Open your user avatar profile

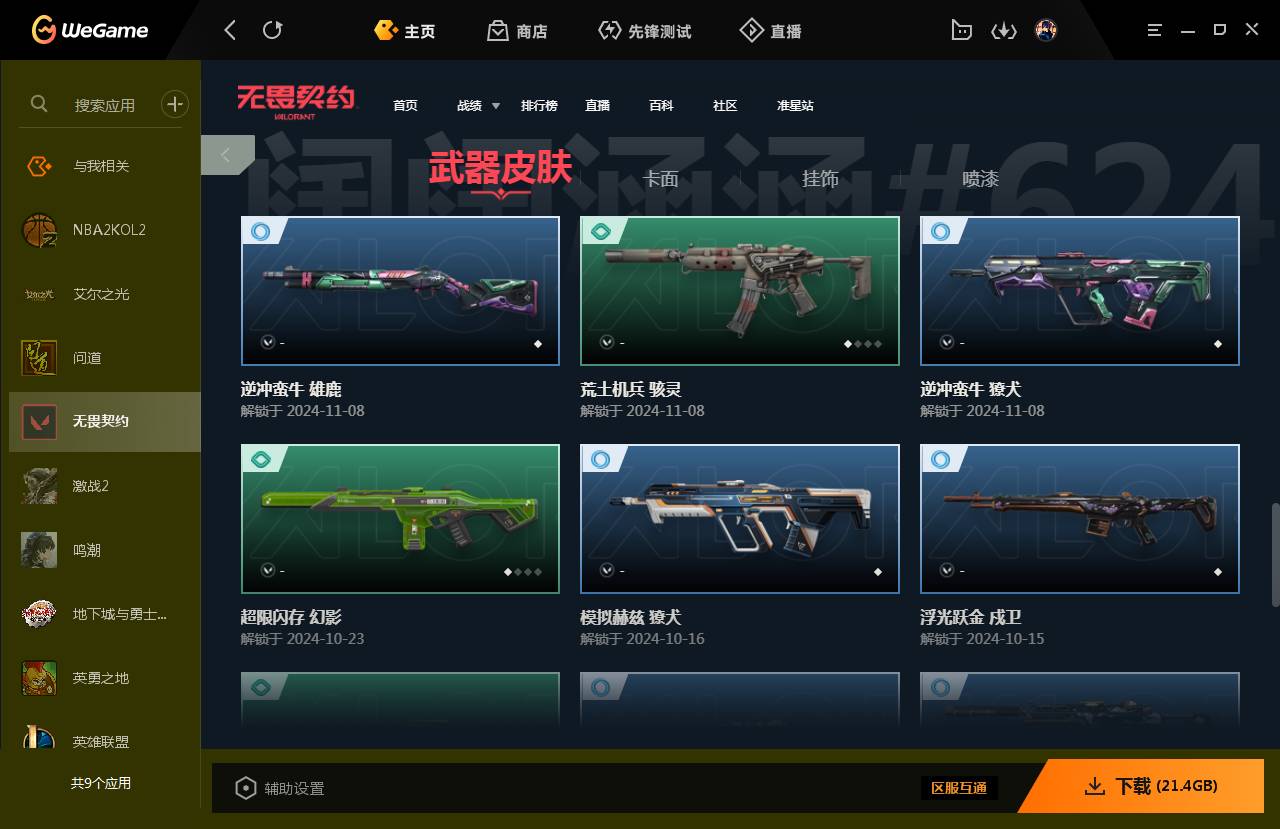(x=1046, y=30)
